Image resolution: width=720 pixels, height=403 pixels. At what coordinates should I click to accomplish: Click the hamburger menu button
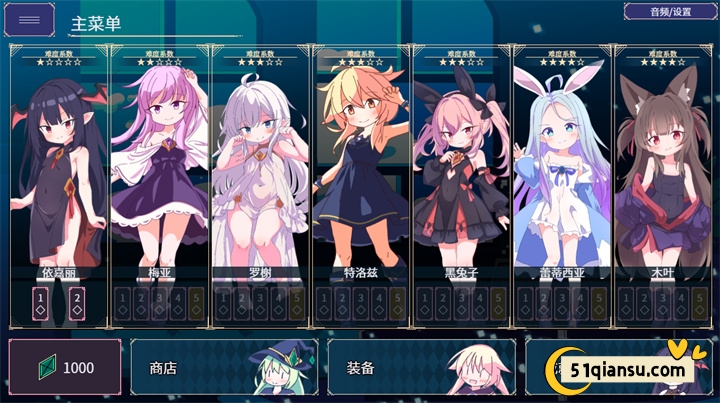[x=30, y=20]
